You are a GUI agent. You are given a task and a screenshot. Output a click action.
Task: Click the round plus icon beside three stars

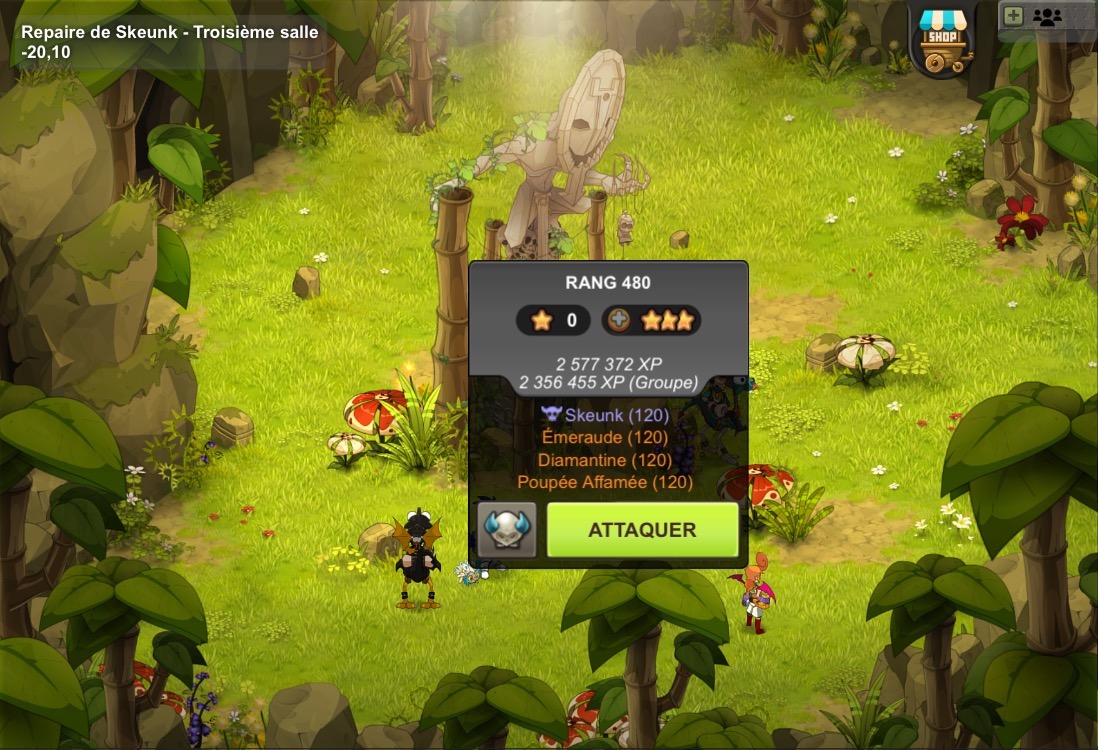pyautogui.click(x=618, y=321)
